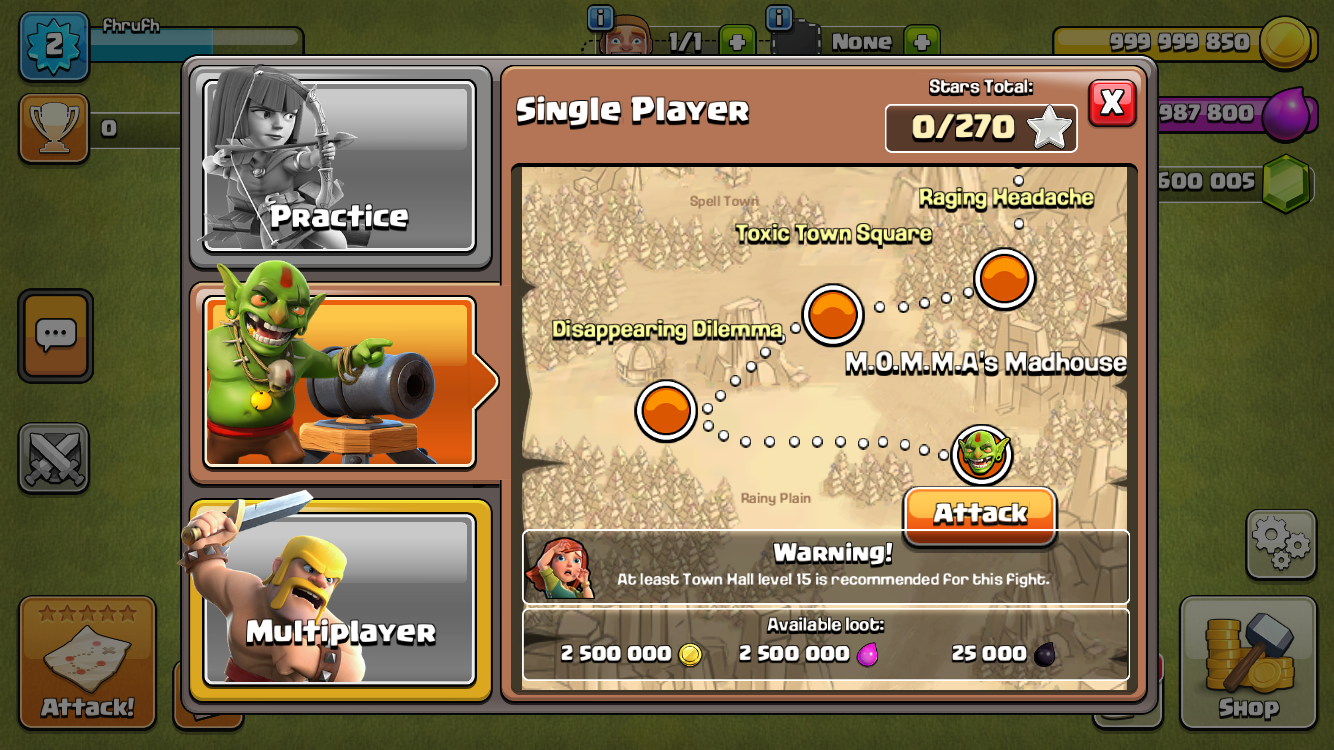Screen dimensions: 1334x750
Task: Choose the Toxic Town Square level node
Action: click(832, 315)
